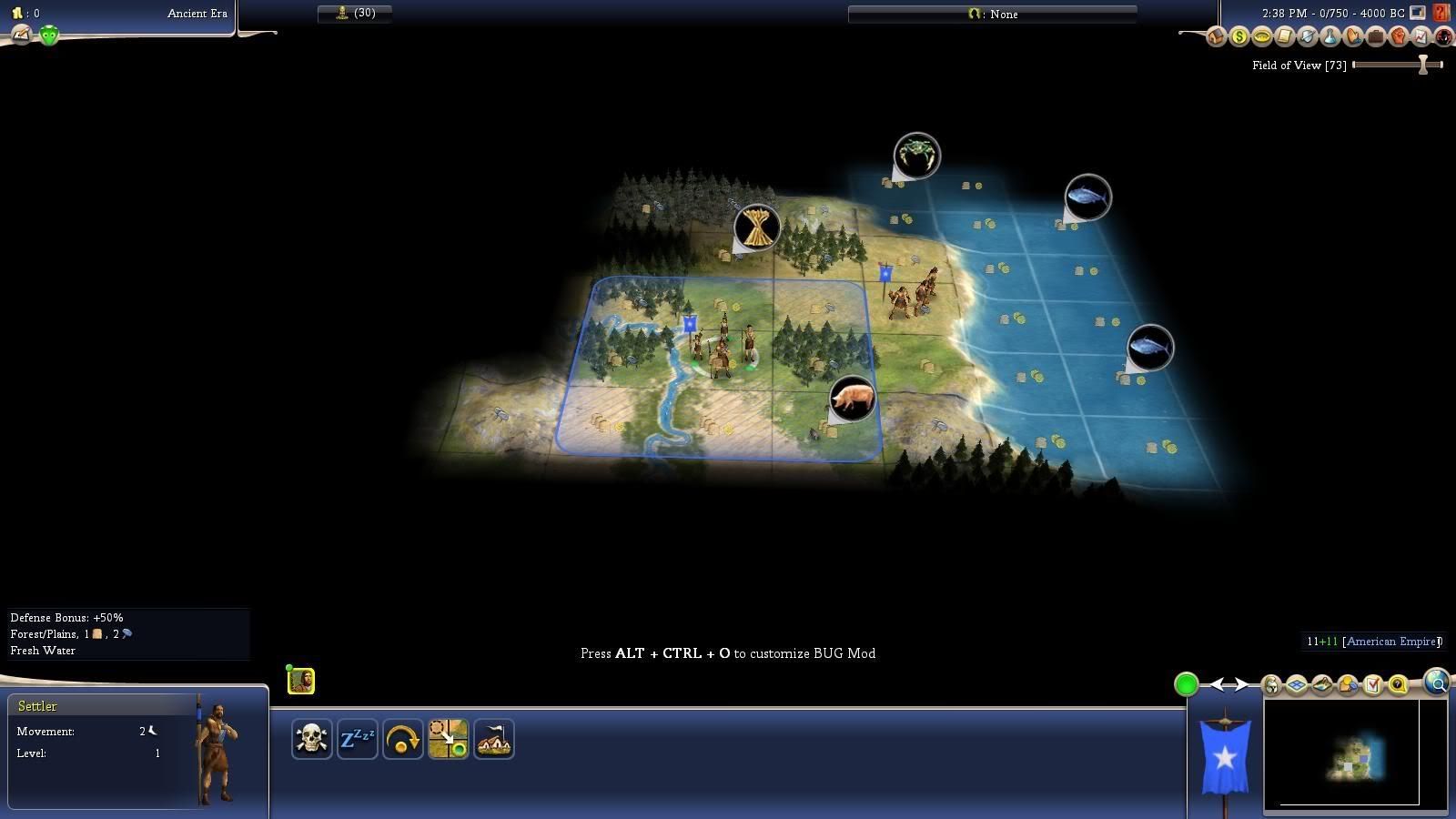Image resolution: width=1456 pixels, height=819 pixels.
Task: Click the green end turn button
Action: (x=1186, y=684)
